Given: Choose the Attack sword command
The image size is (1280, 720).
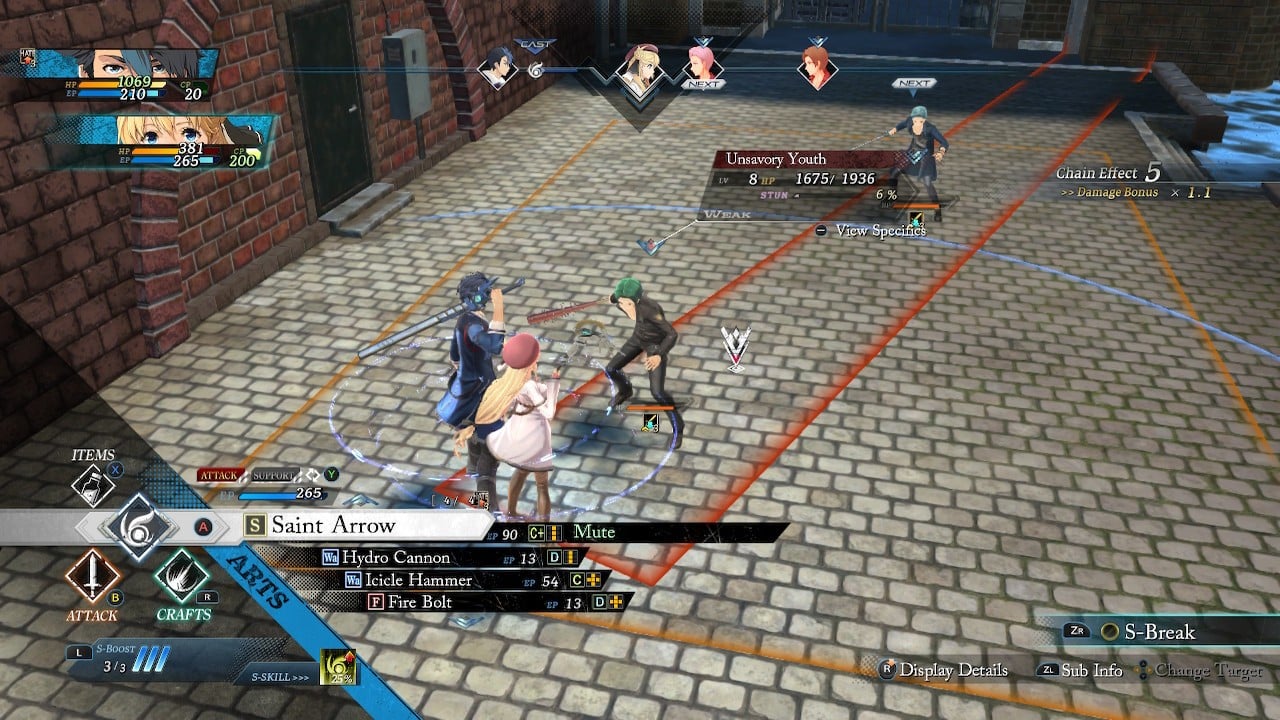Looking at the screenshot, I should click(92, 577).
